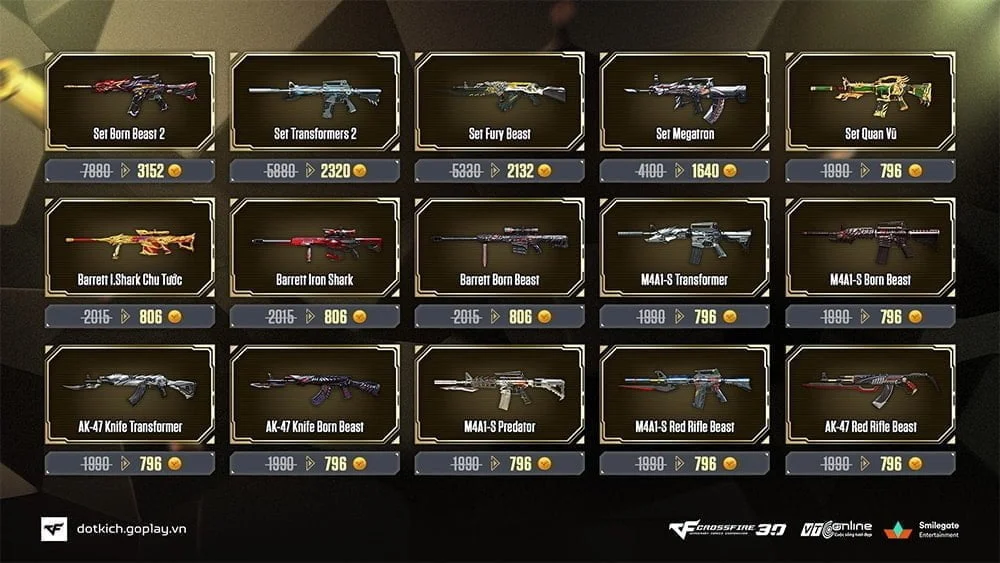Image resolution: width=1000 pixels, height=563 pixels.
Task: Select the Set Born Beast 2 card
Action: (x=130, y=101)
